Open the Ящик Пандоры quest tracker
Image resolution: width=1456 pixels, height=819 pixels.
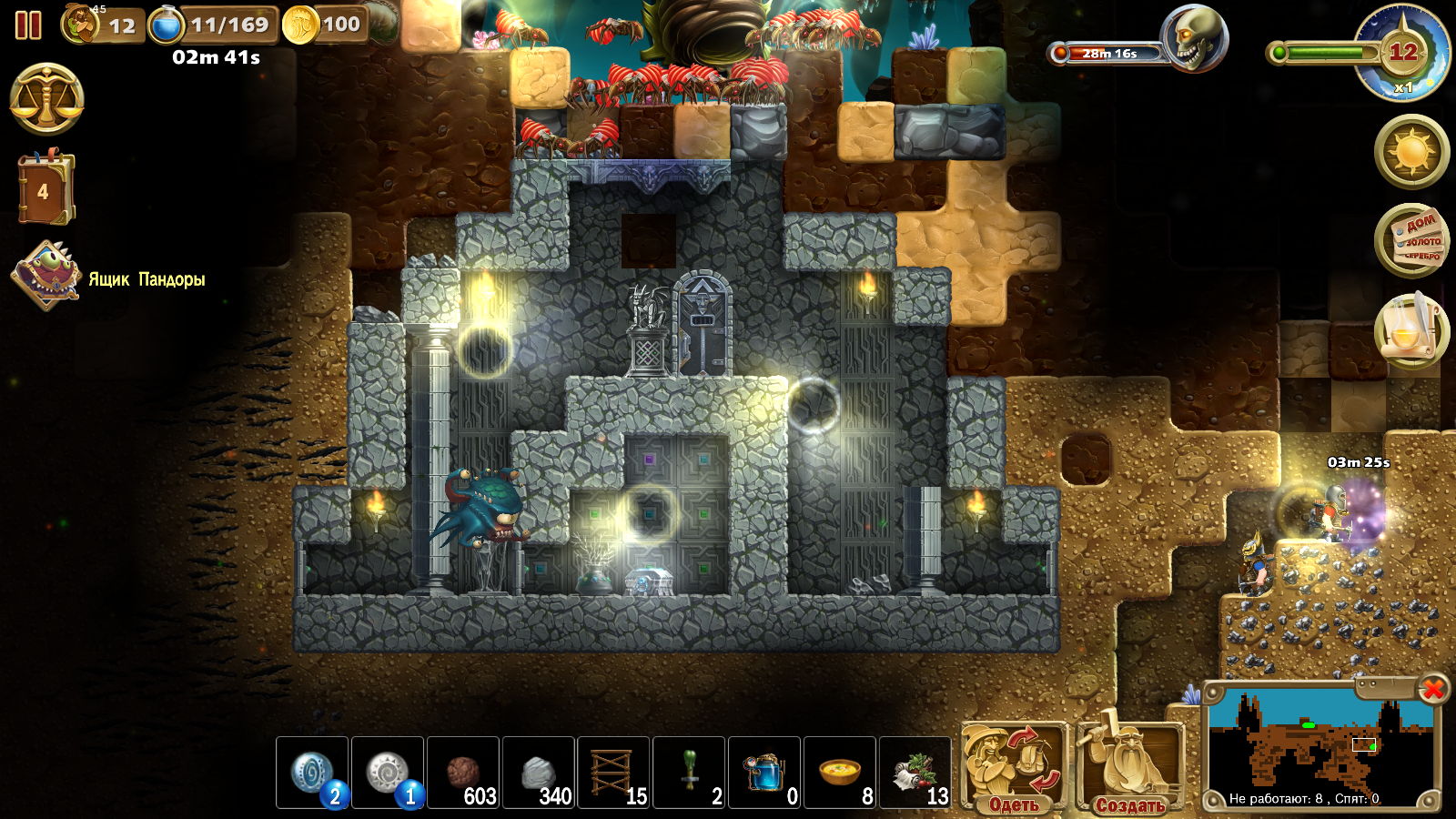[x=47, y=276]
